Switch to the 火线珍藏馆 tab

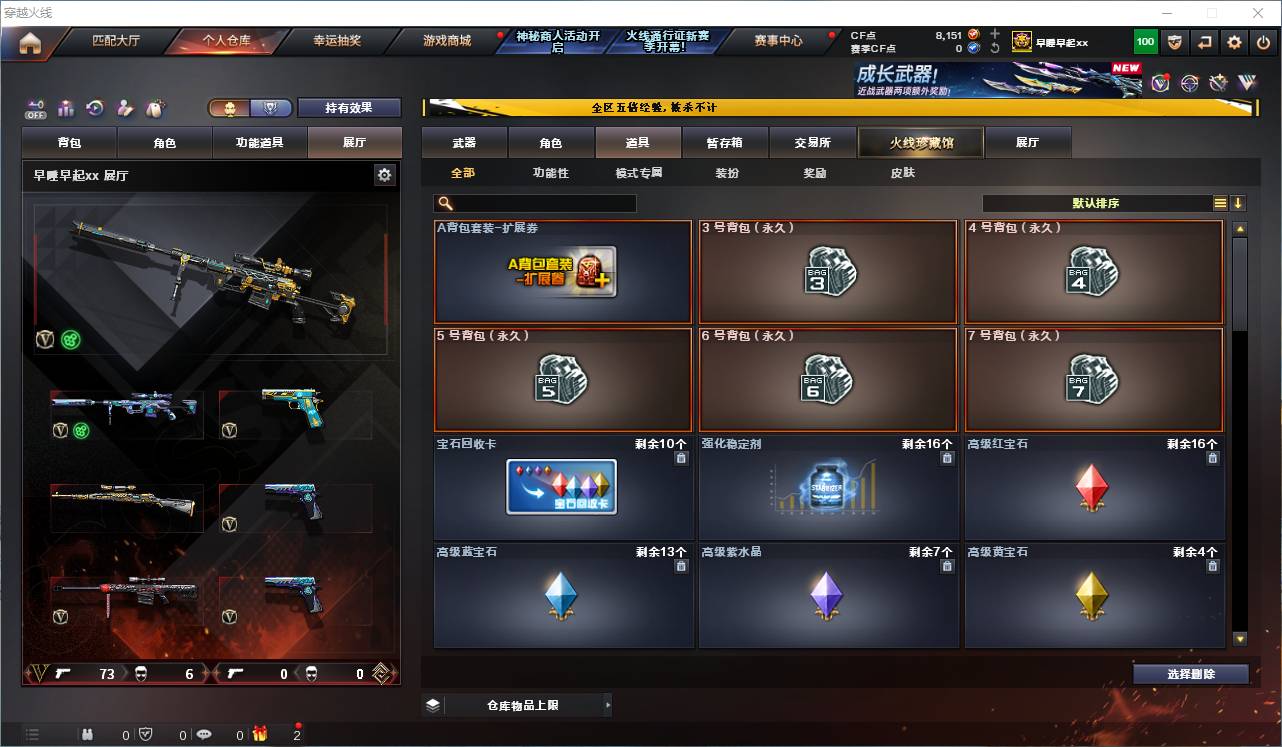918,142
